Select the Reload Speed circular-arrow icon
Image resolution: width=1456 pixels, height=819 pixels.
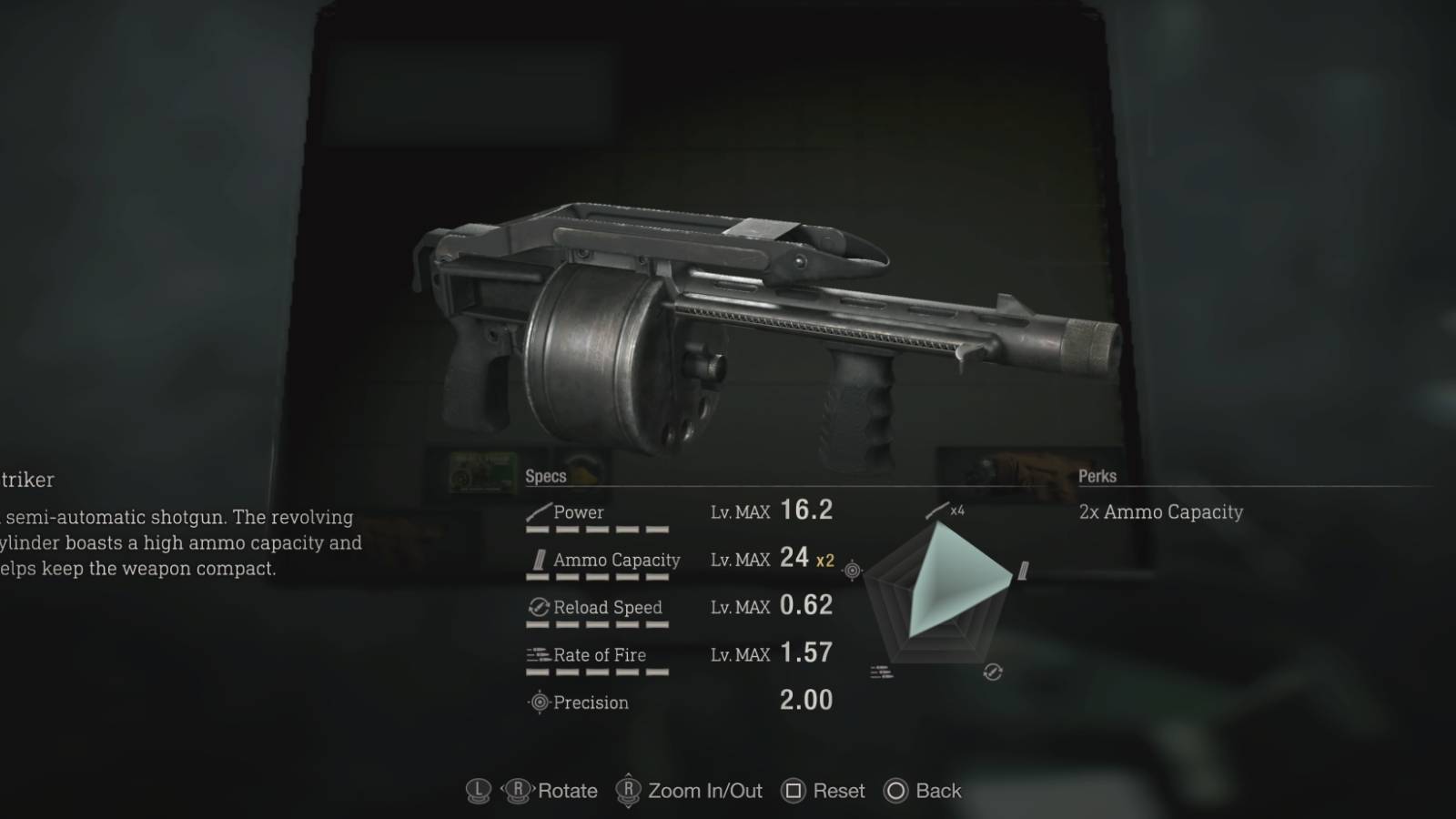point(538,606)
